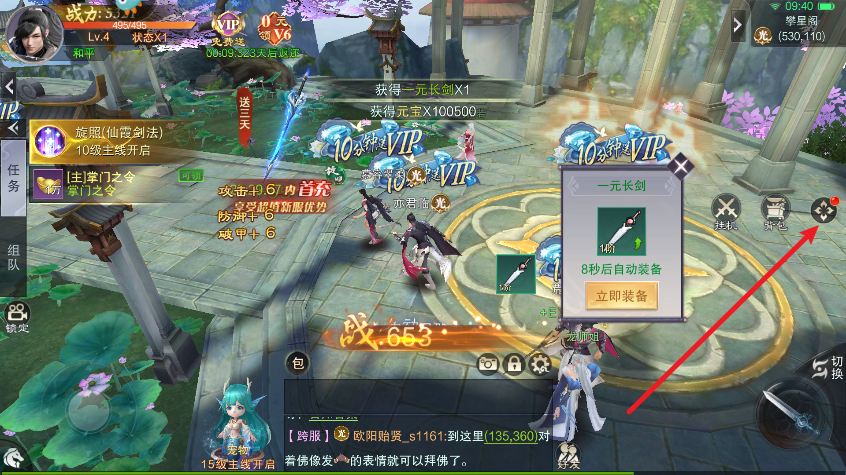The image size is (846, 475).
Task: Open the chat settings gear icon
Action: [540, 364]
